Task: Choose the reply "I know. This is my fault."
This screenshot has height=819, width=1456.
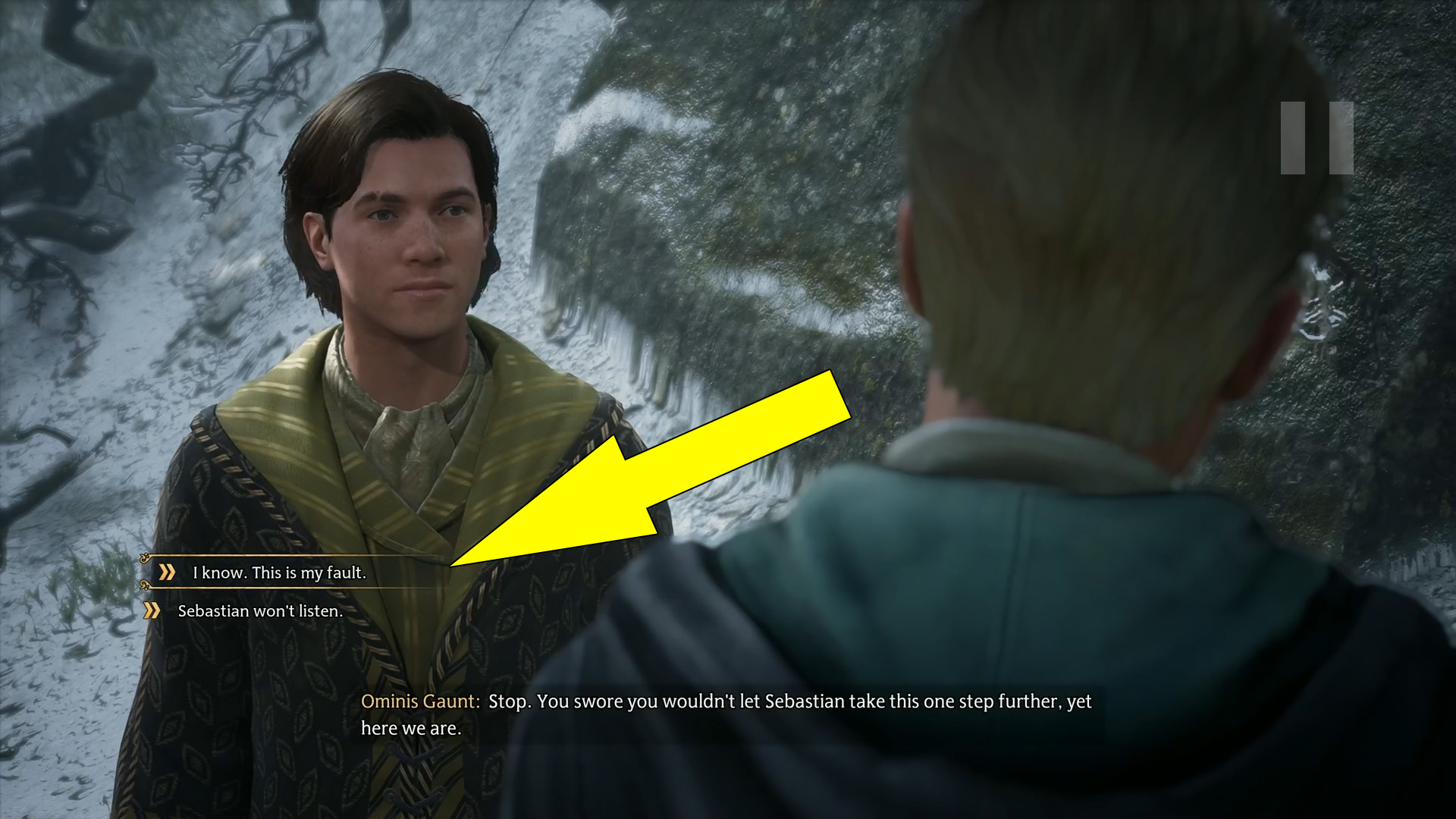Action: click(278, 573)
